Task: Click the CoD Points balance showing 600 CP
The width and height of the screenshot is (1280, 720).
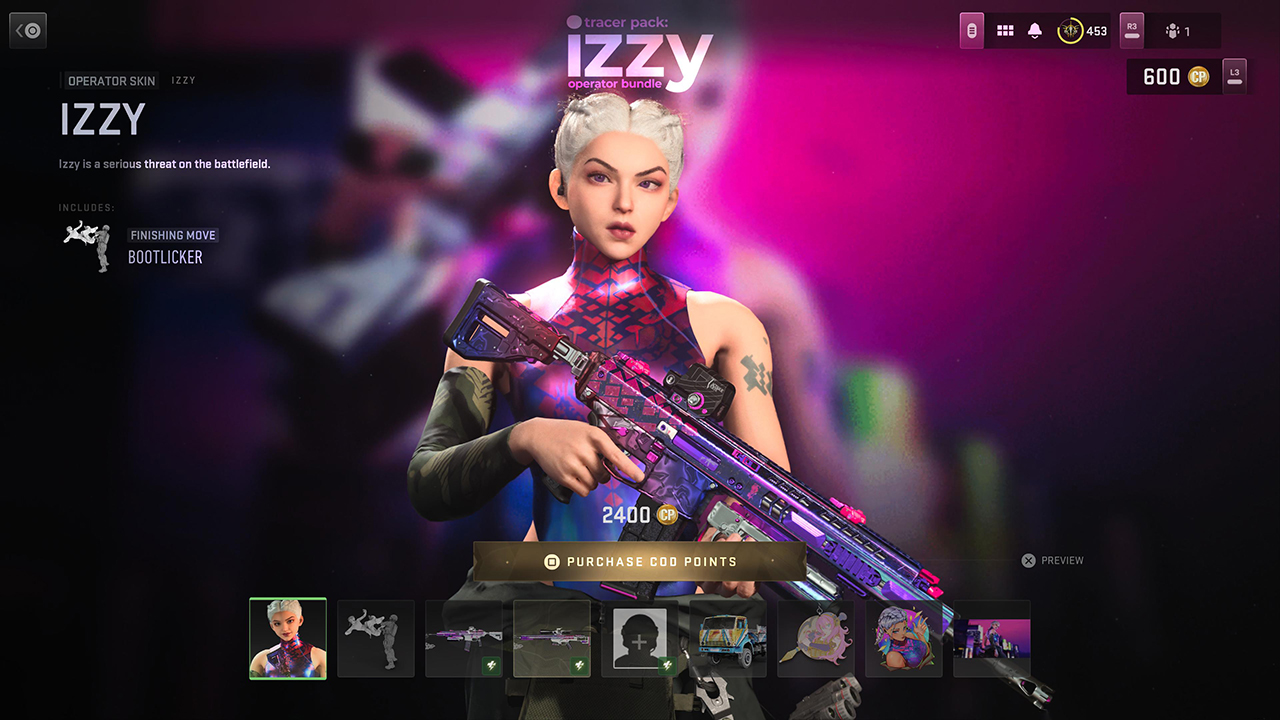Action: 1172,76
